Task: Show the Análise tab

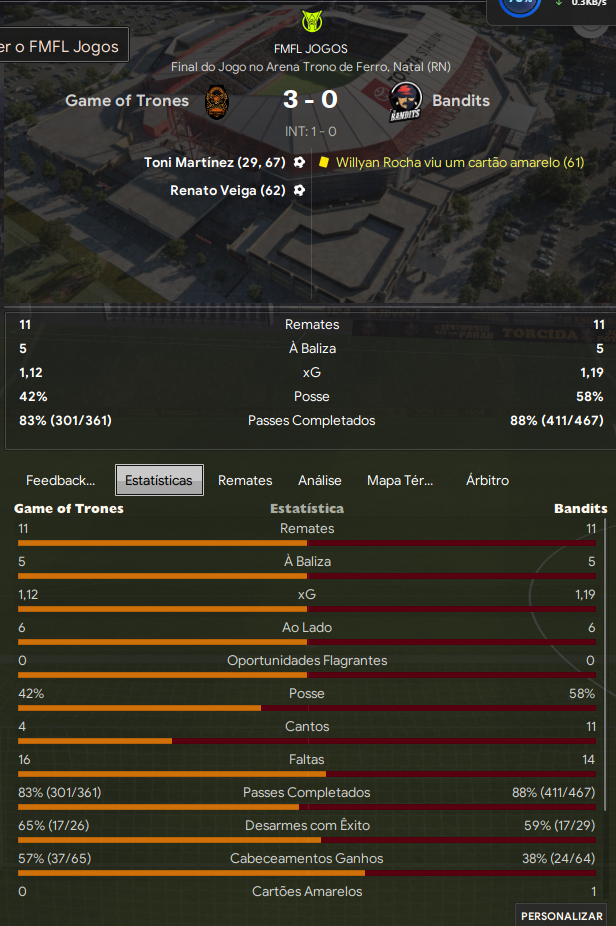Action: tap(320, 480)
